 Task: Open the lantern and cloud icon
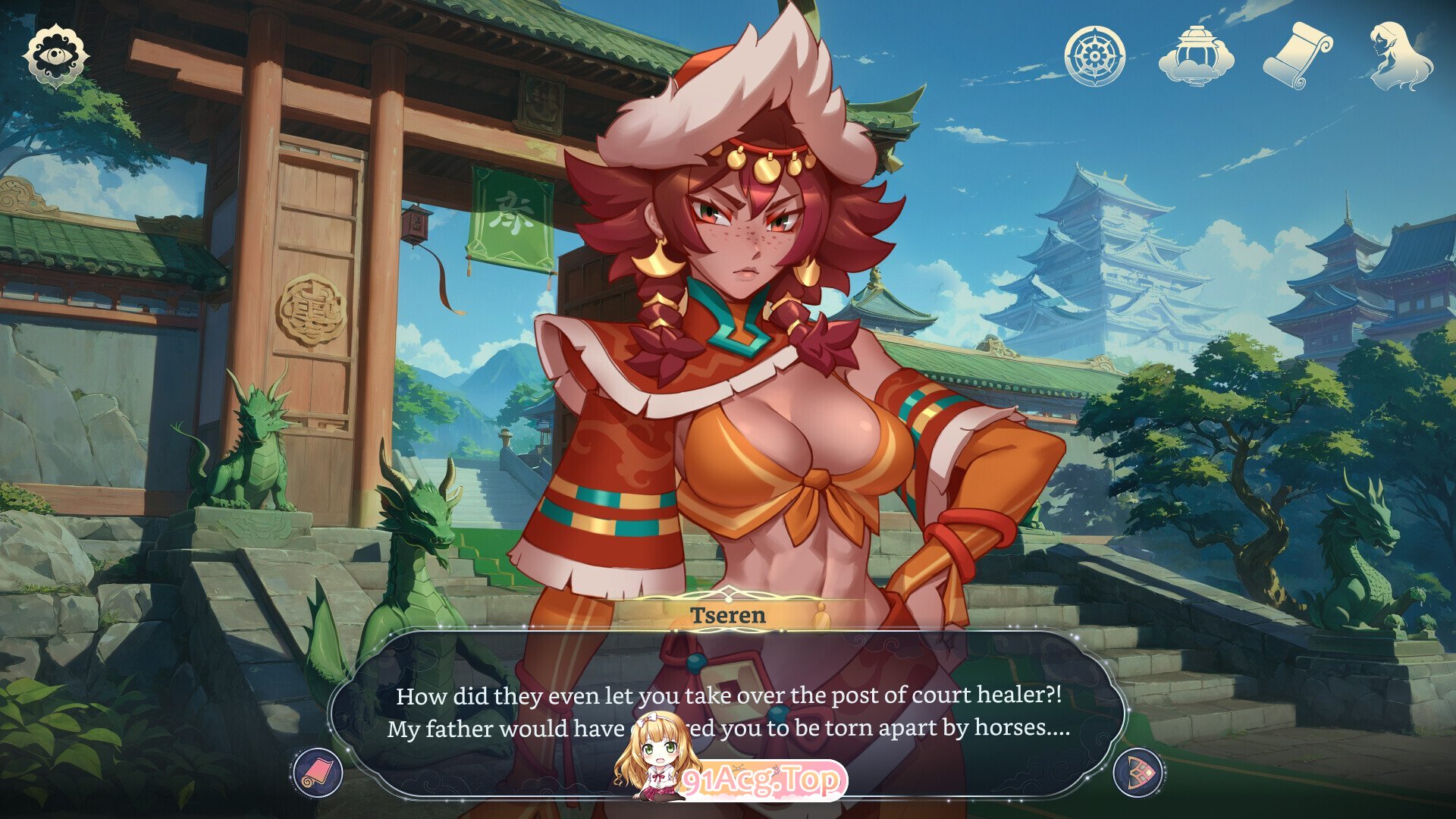[x=1196, y=55]
